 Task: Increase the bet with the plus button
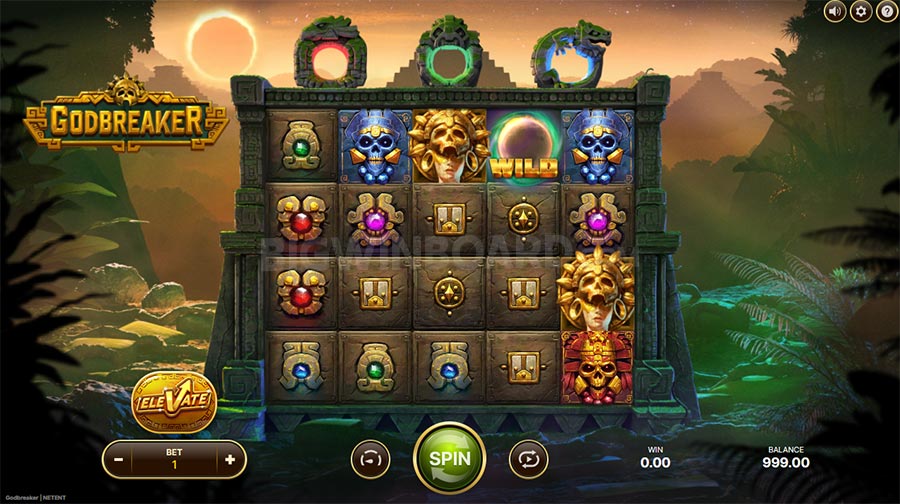pos(230,459)
